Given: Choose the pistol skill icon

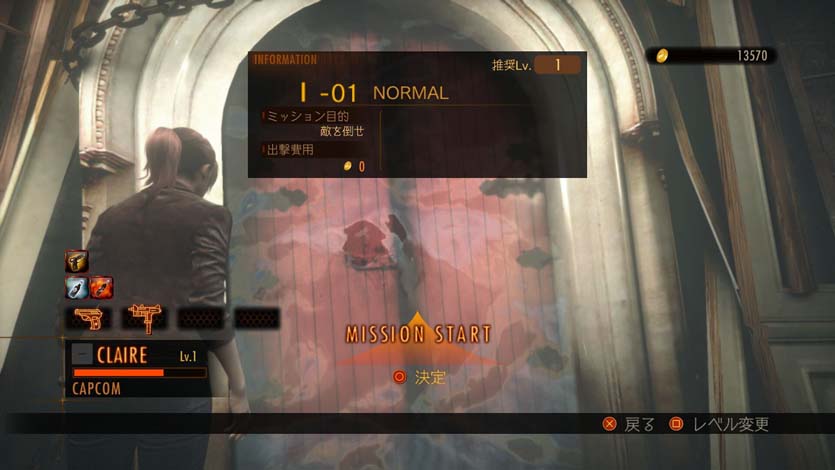Looking at the screenshot, I should 76,262.
